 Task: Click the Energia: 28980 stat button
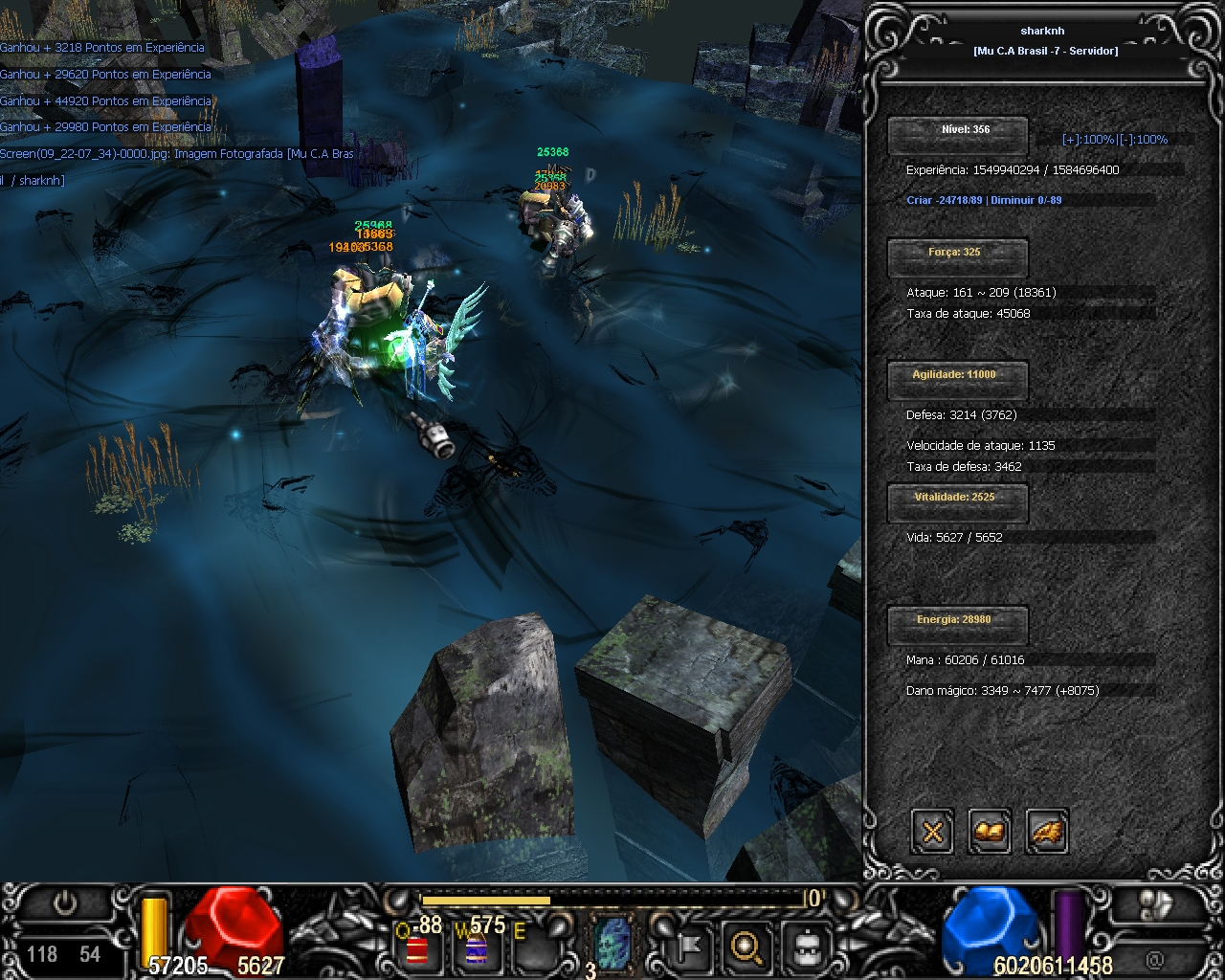(x=957, y=622)
